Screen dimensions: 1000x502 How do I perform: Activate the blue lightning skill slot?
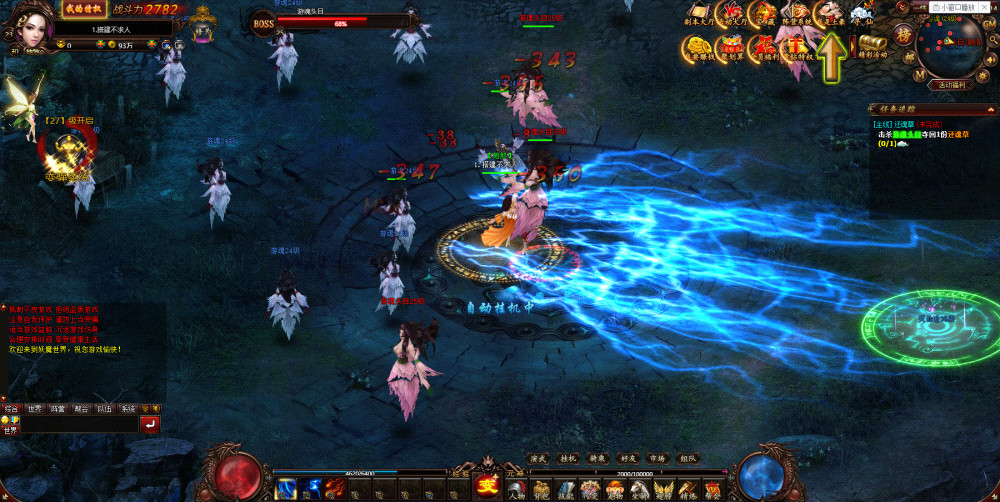pyautogui.click(x=287, y=489)
